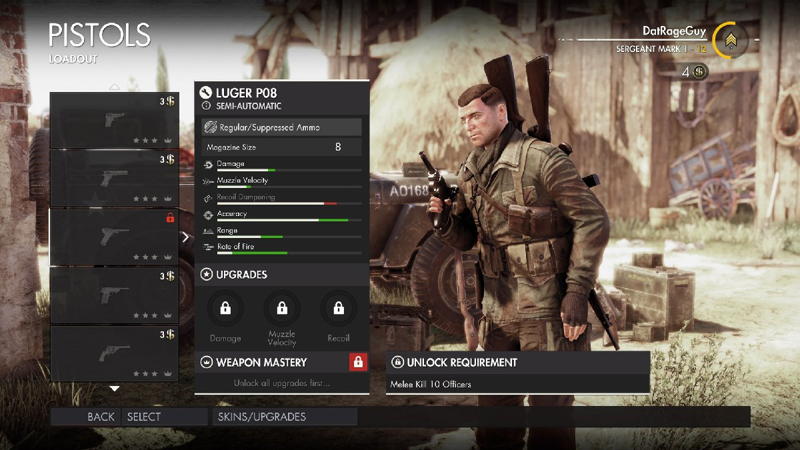Choose the revolver in the pistol list

(114, 353)
